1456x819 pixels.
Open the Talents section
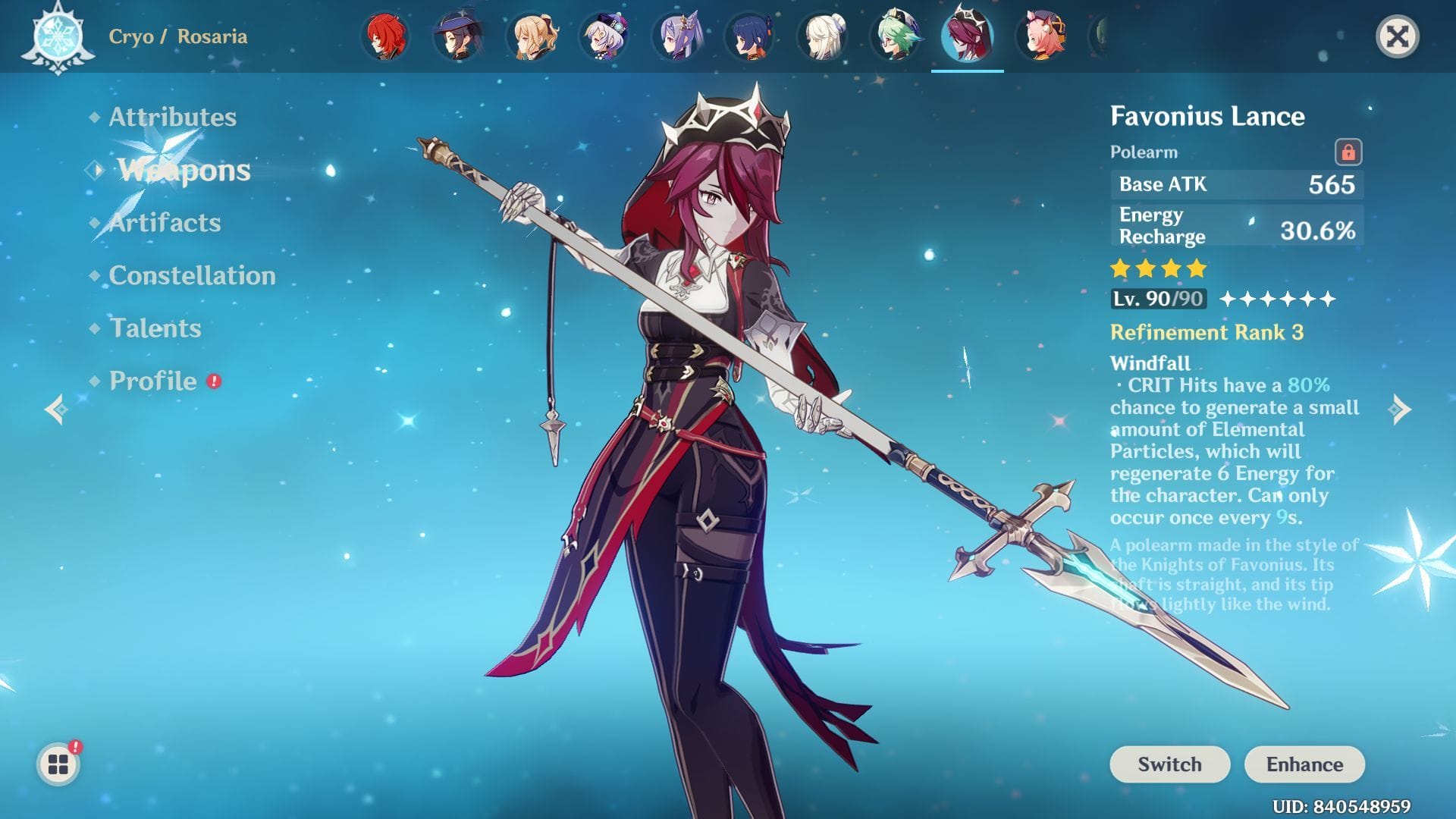tap(154, 329)
